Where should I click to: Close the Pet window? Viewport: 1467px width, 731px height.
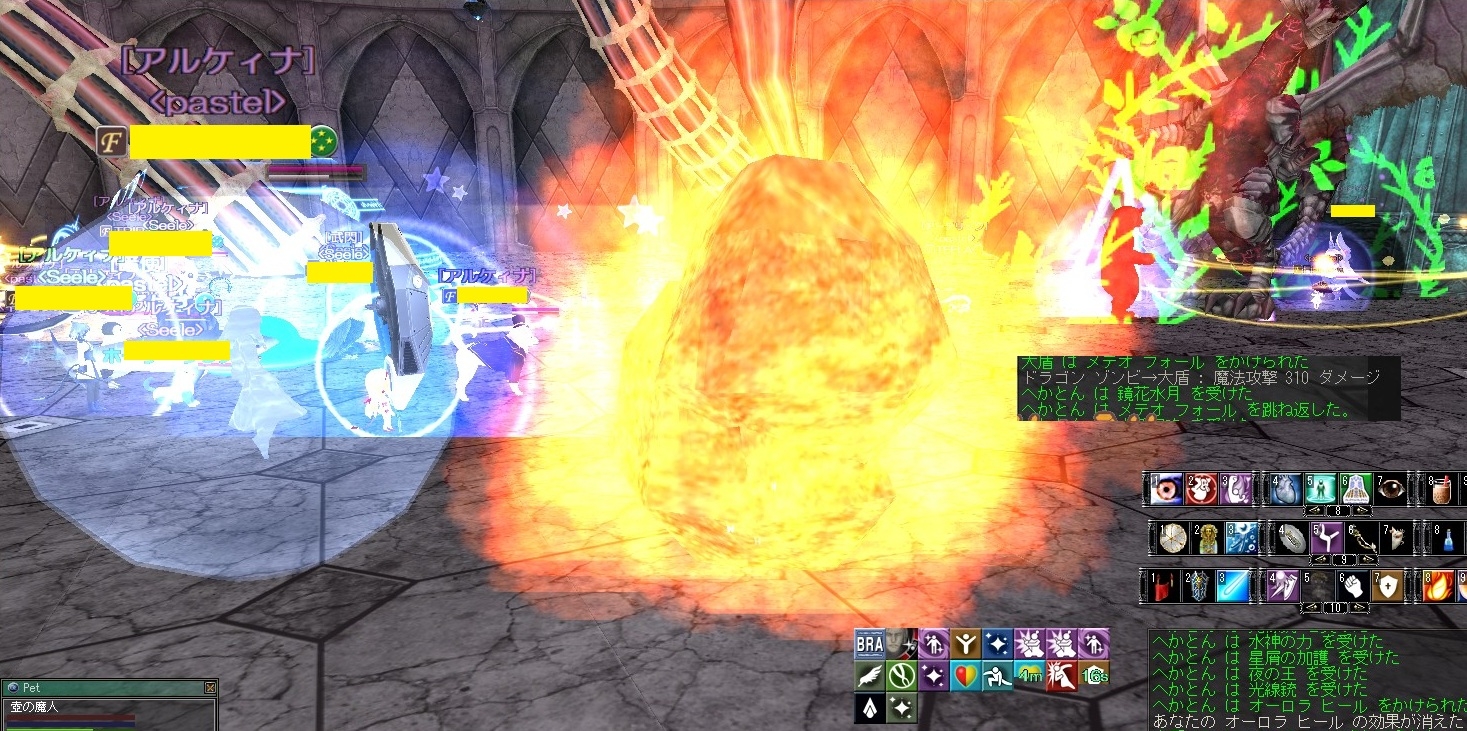click(x=210, y=688)
